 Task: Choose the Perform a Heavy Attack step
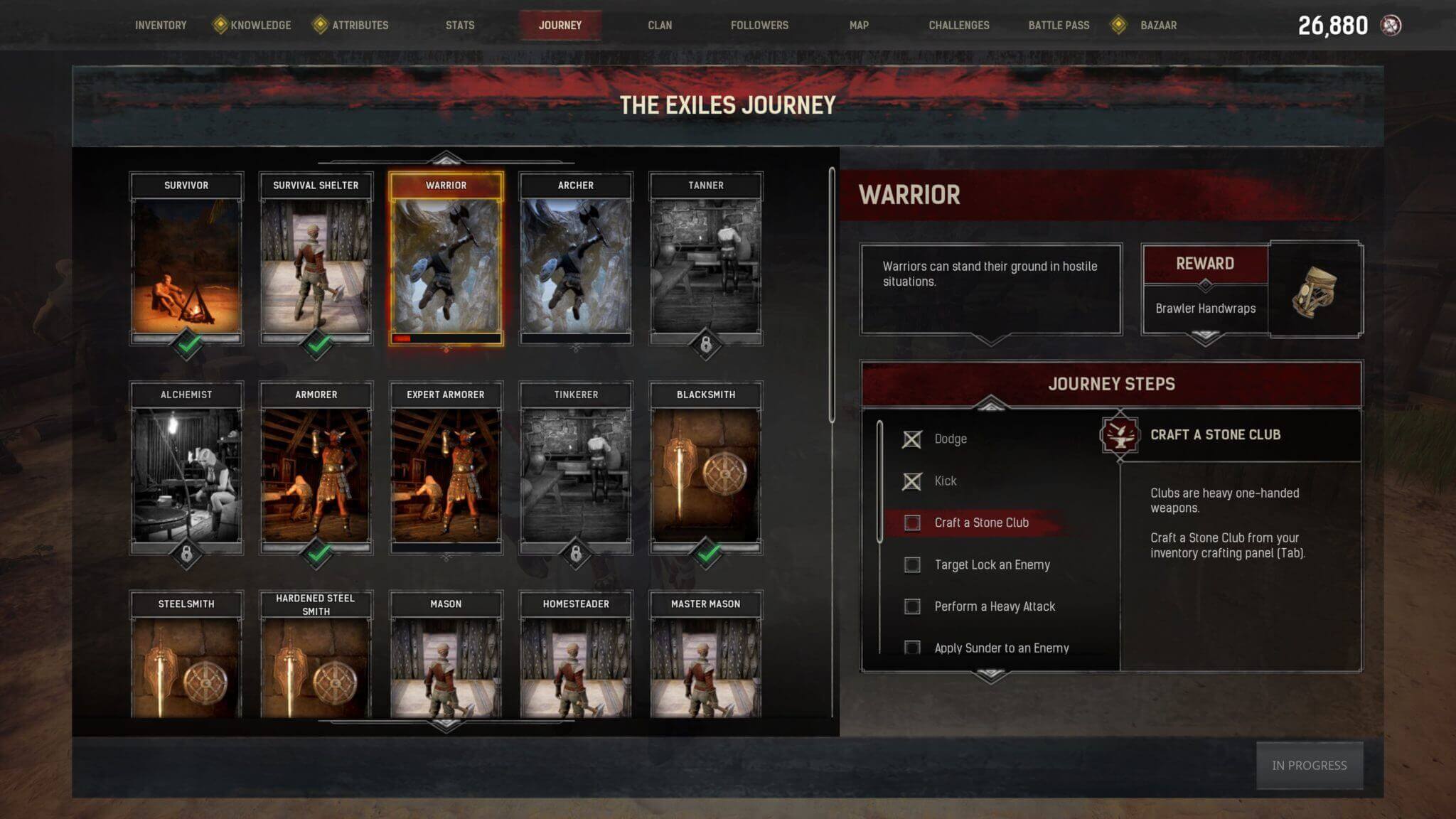994,606
